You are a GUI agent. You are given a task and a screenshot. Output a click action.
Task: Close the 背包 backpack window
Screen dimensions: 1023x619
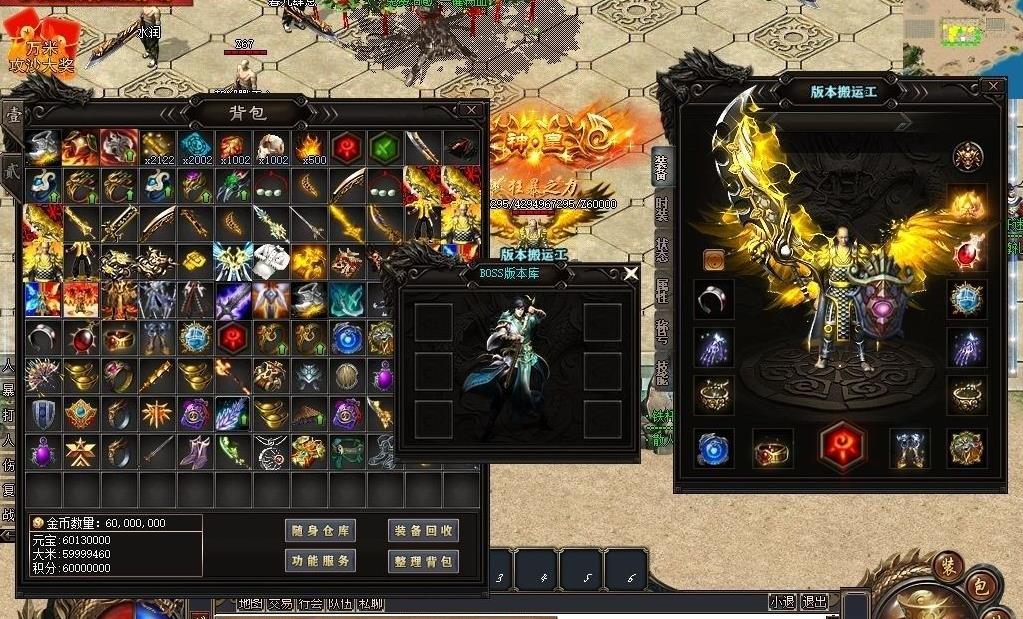[471, 110]
